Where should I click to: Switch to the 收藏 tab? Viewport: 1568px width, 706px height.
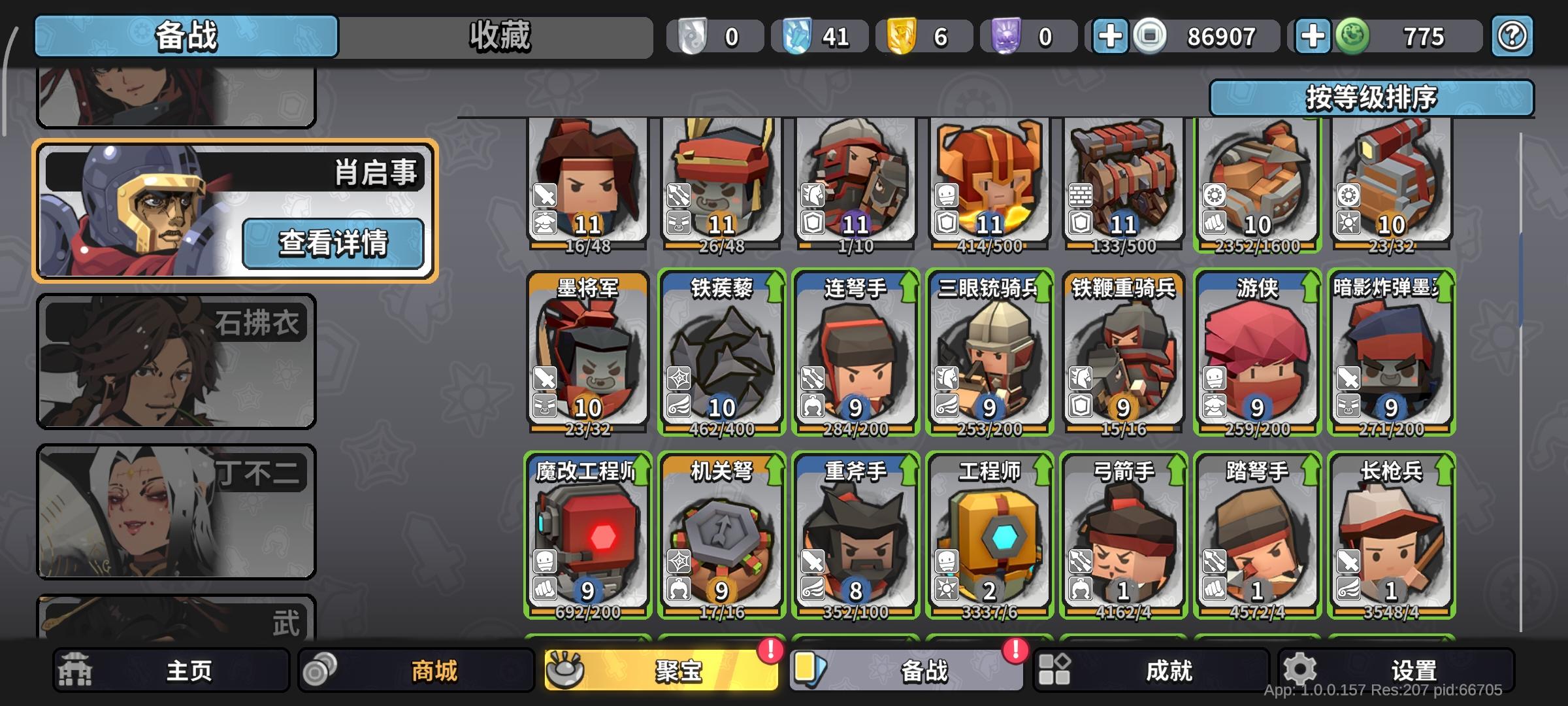[498, 37]
